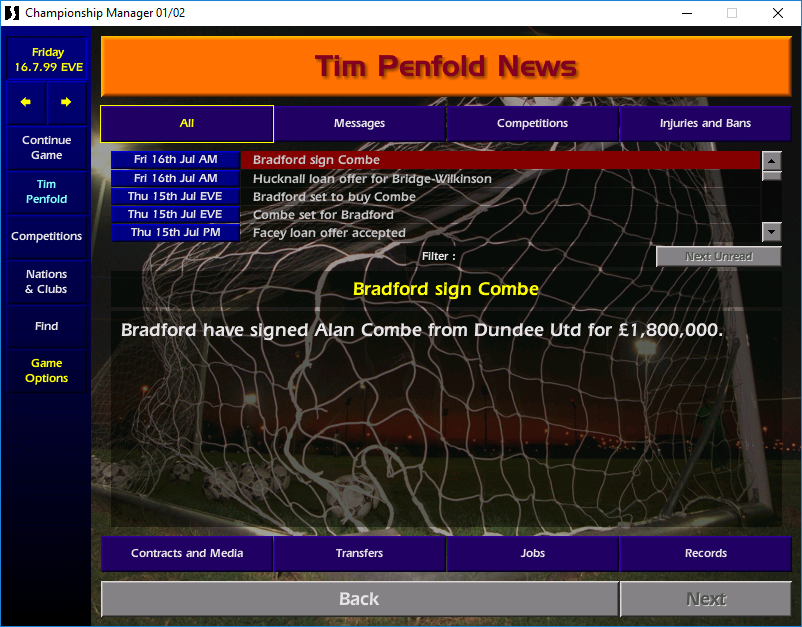Image resolution: width=802 pixels, height=627 pixels.
Task: Open the Competitions sidebar menu
Action: tap(47, 236)
